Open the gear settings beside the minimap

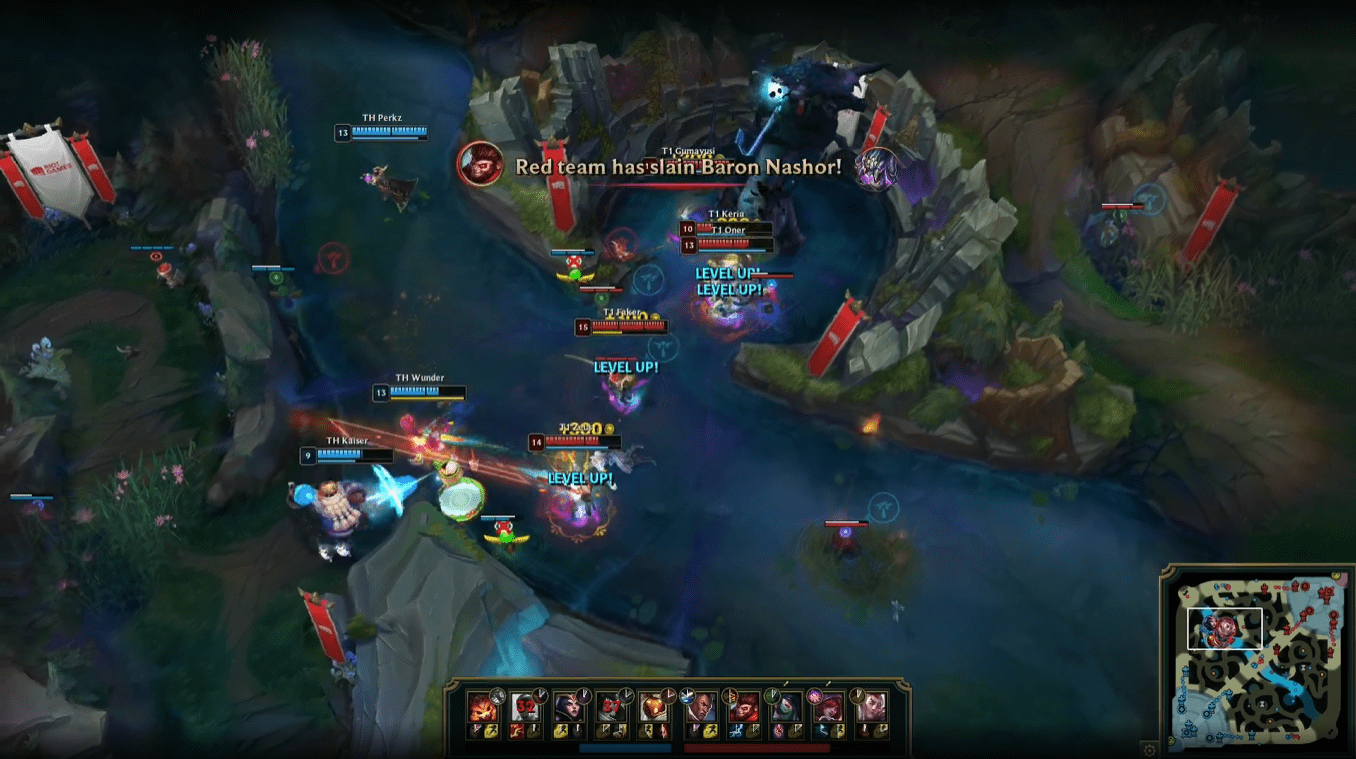tap(1149, 749)
